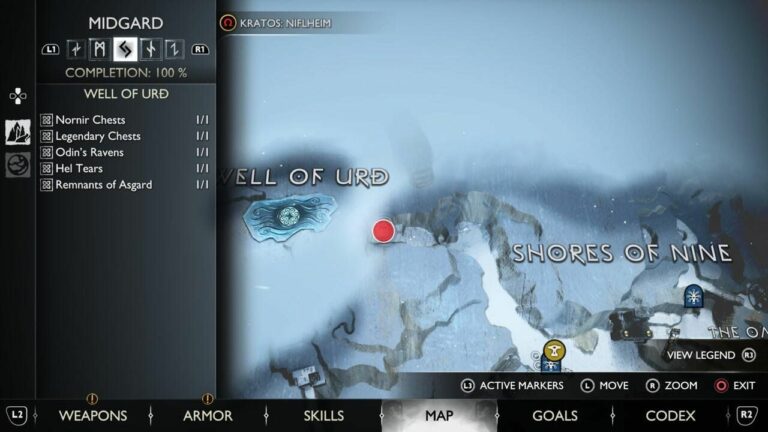Switch to the Codex tab
Viewport: 768px width, 432px height.
point(670,415)
